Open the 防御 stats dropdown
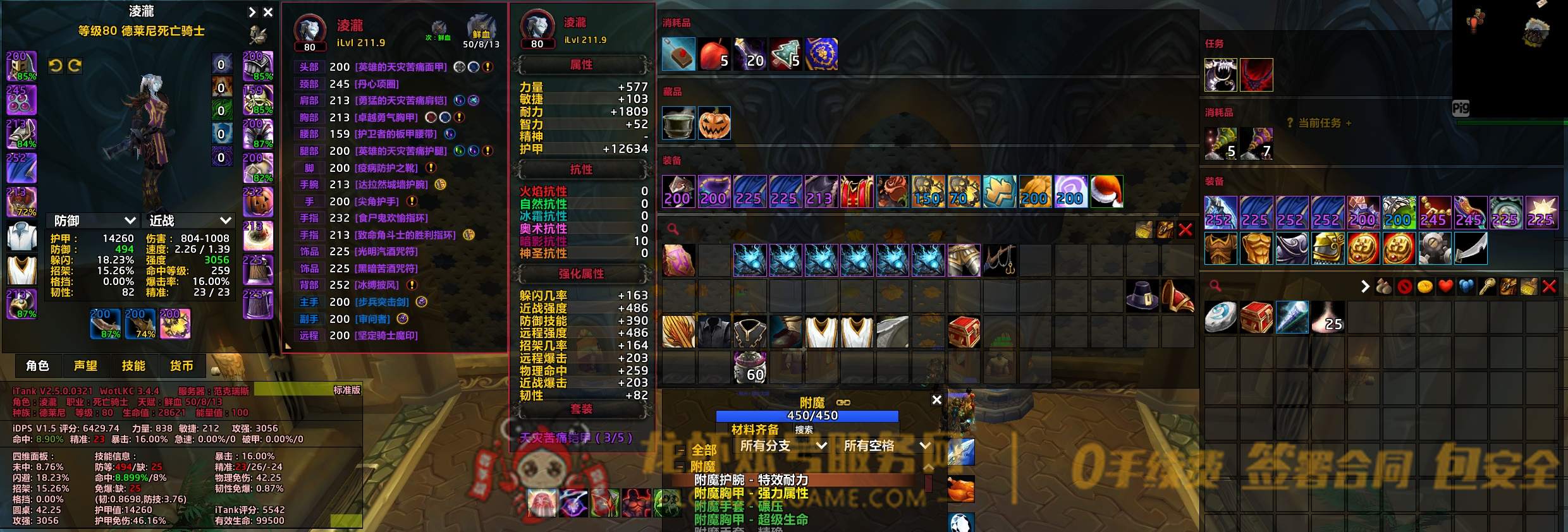 [x=94, y=221]
